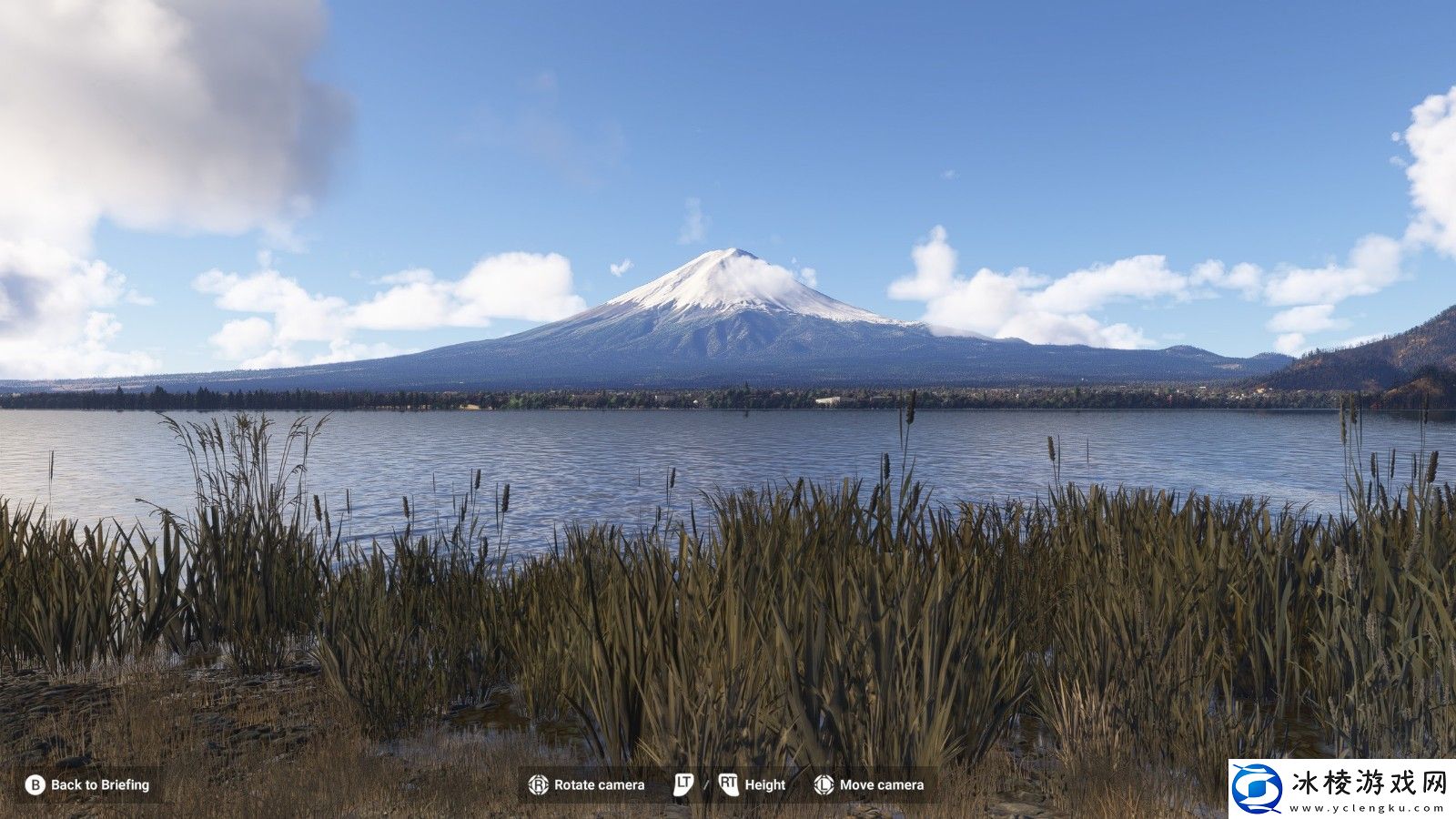Go back to the Briefing screen
The image size is (1456, 819).
click(88, 784)
